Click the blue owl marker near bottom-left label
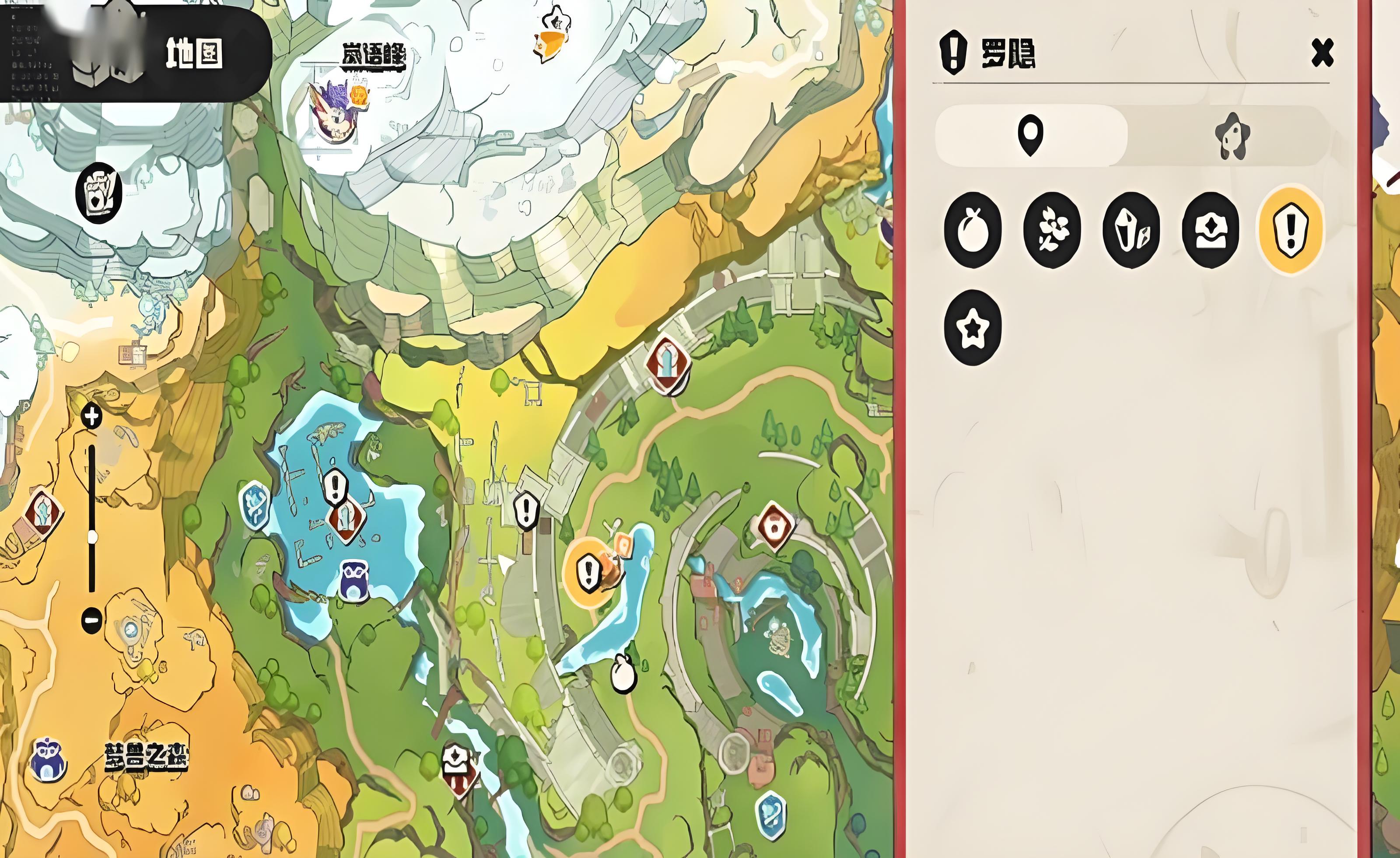This screenshot has width=1400, height=858. click(48, 760)
